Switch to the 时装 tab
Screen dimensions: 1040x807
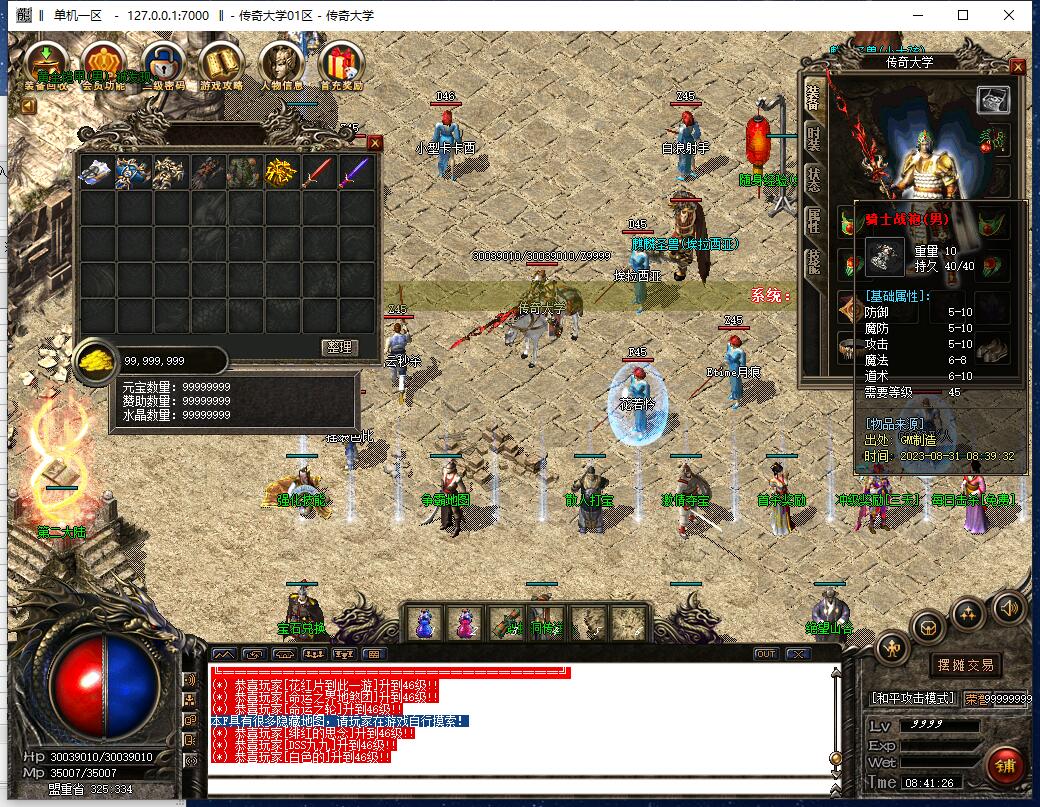(x=814, y=139)
